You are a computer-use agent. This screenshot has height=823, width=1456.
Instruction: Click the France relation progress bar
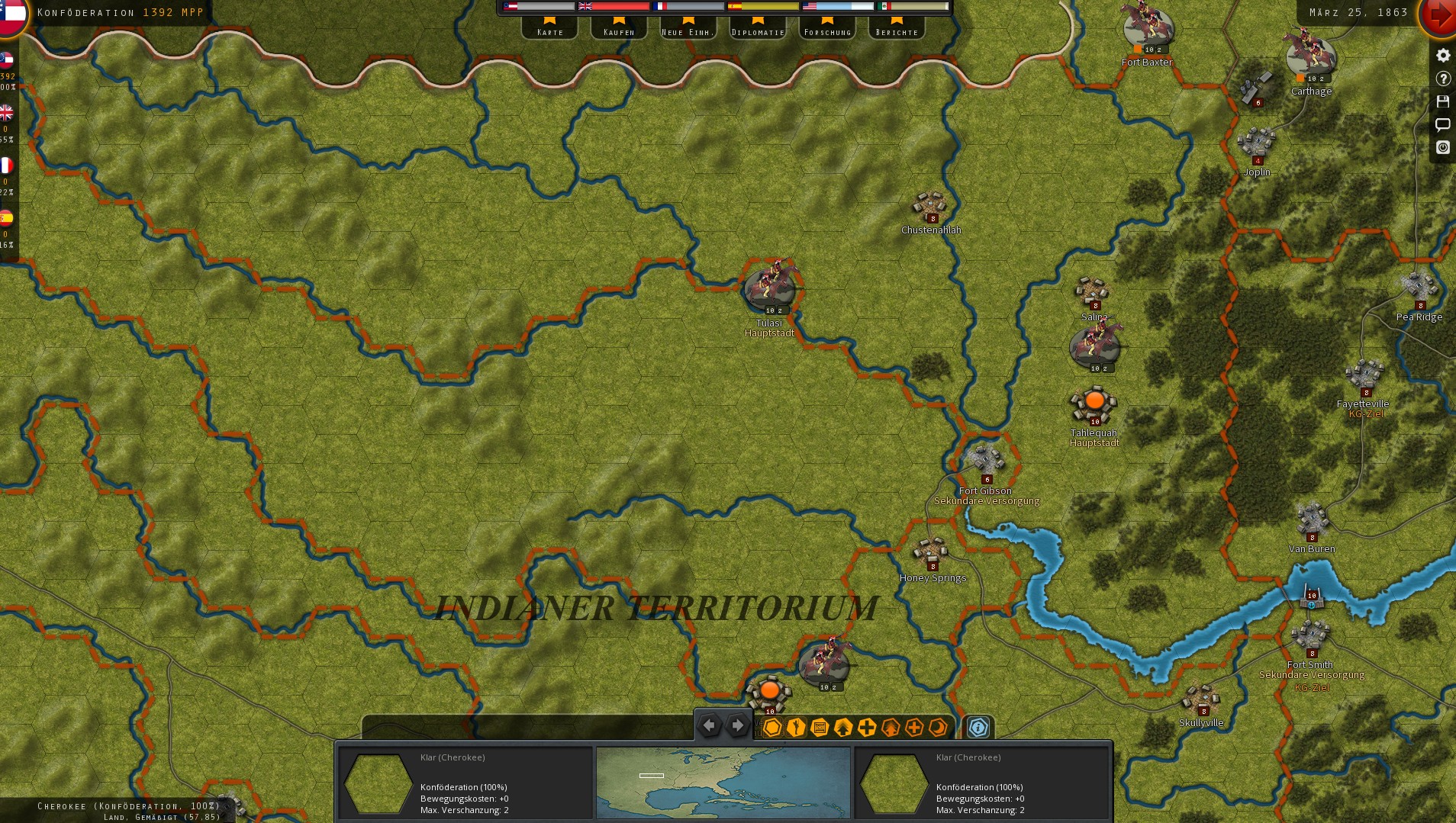[x=691, y=8]
